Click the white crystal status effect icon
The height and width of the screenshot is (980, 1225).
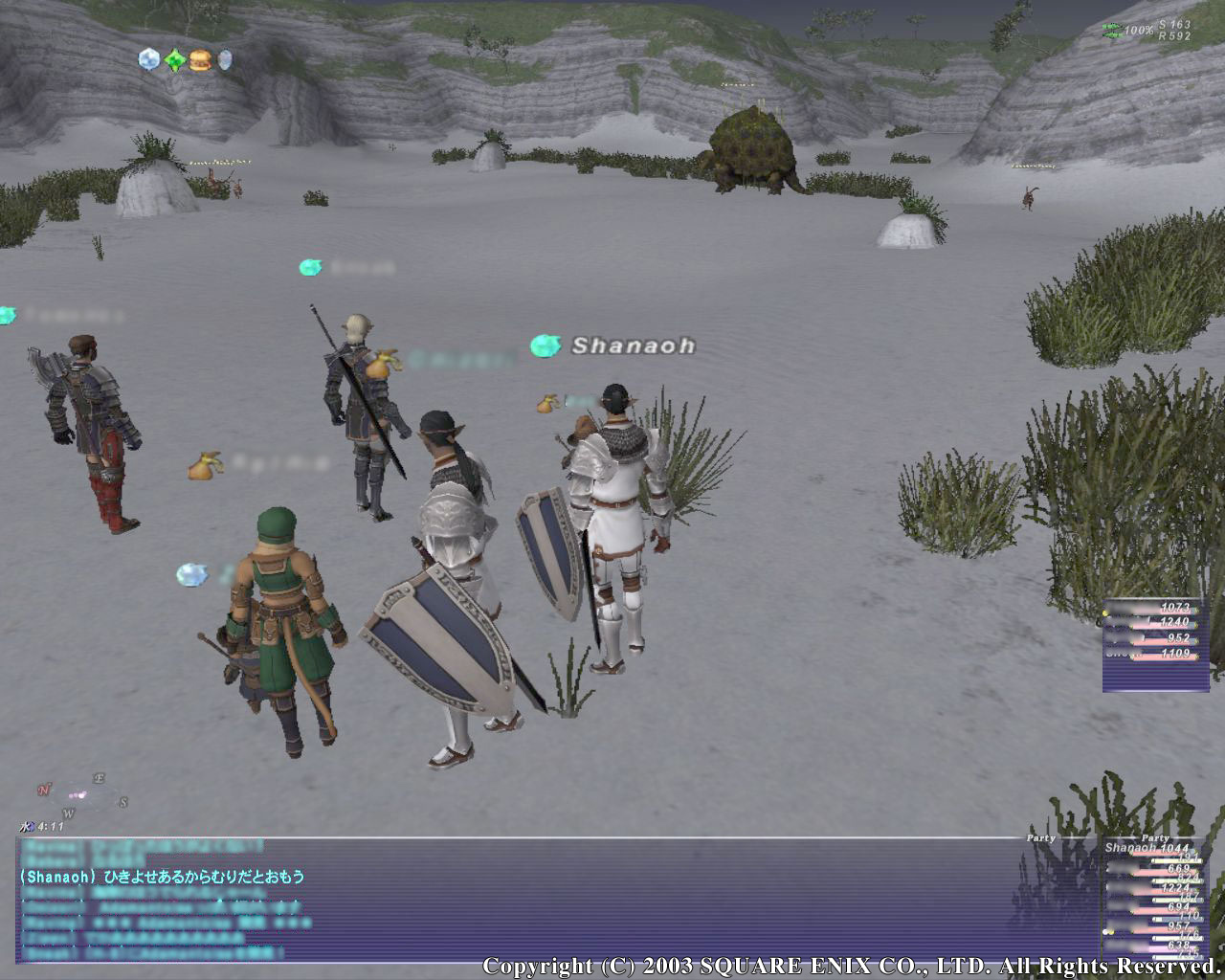[148, 59]
